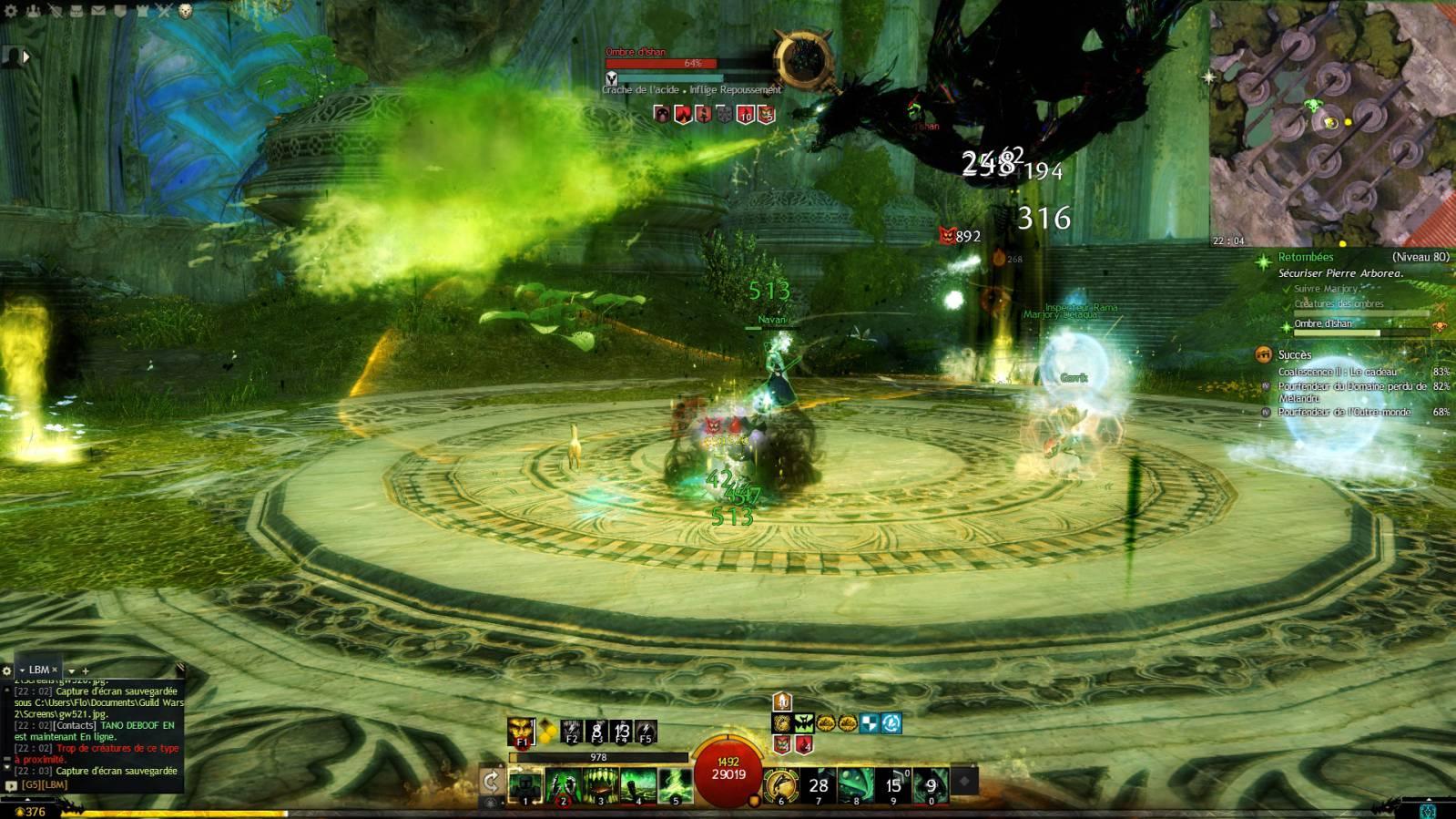Open the Succès achievements tracker header
Screen dimensions: 1456x819
[1294, 354]
